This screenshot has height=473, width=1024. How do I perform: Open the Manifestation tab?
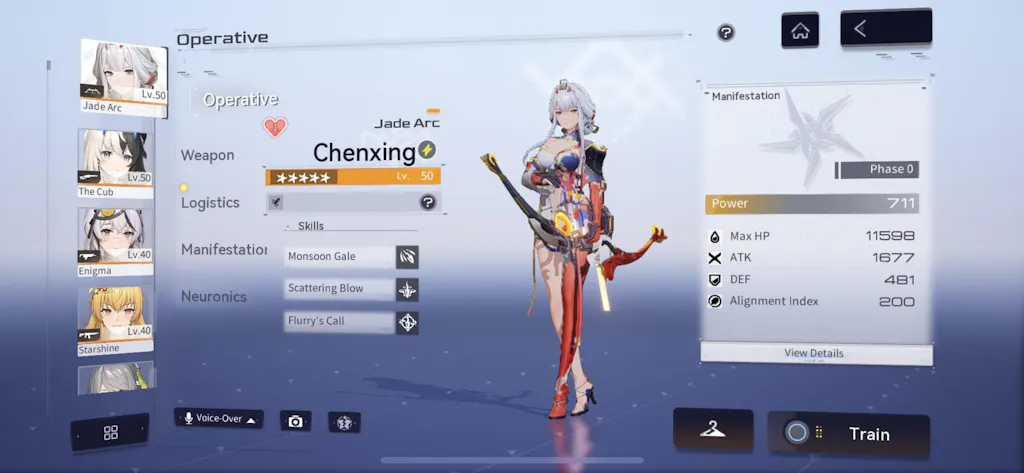click(224, 249)
